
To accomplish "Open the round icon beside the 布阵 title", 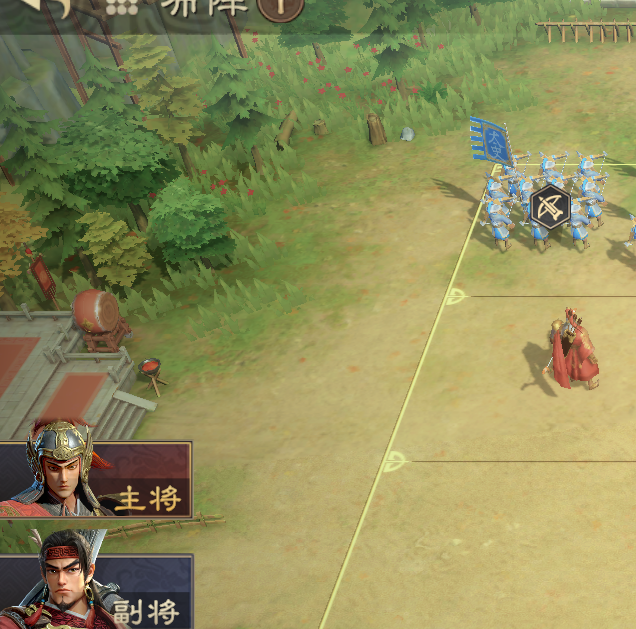I will click(x=279, y=8).
